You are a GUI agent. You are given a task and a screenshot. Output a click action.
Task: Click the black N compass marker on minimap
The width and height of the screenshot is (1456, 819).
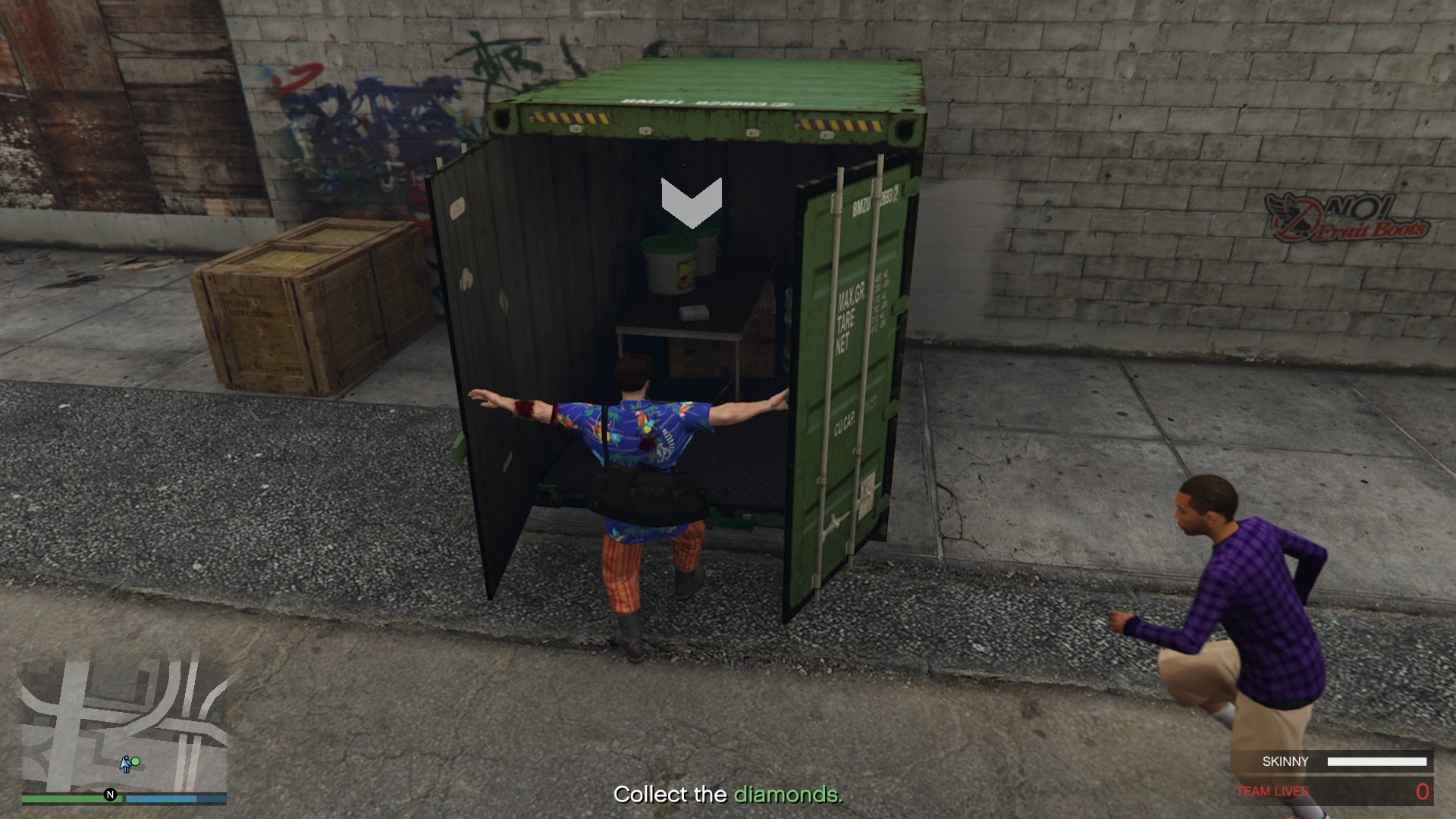pos(108,796)
